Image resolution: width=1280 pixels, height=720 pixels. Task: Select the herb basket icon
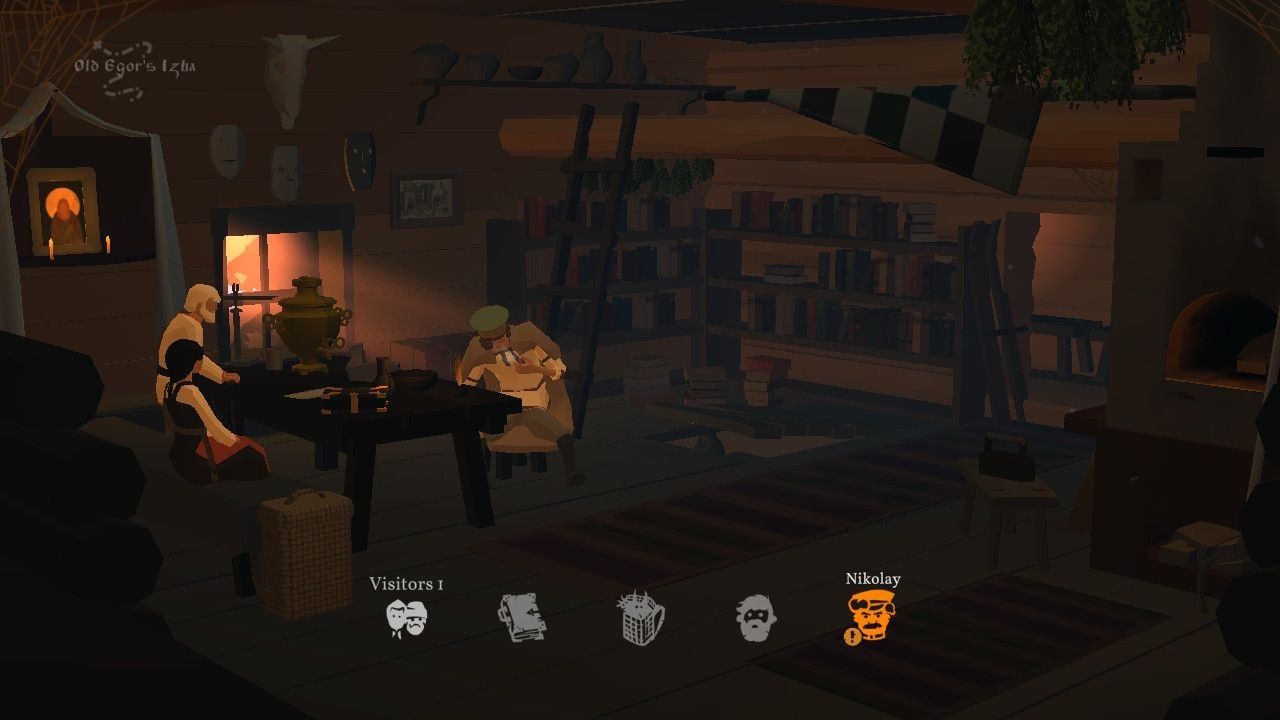(640, 618)
